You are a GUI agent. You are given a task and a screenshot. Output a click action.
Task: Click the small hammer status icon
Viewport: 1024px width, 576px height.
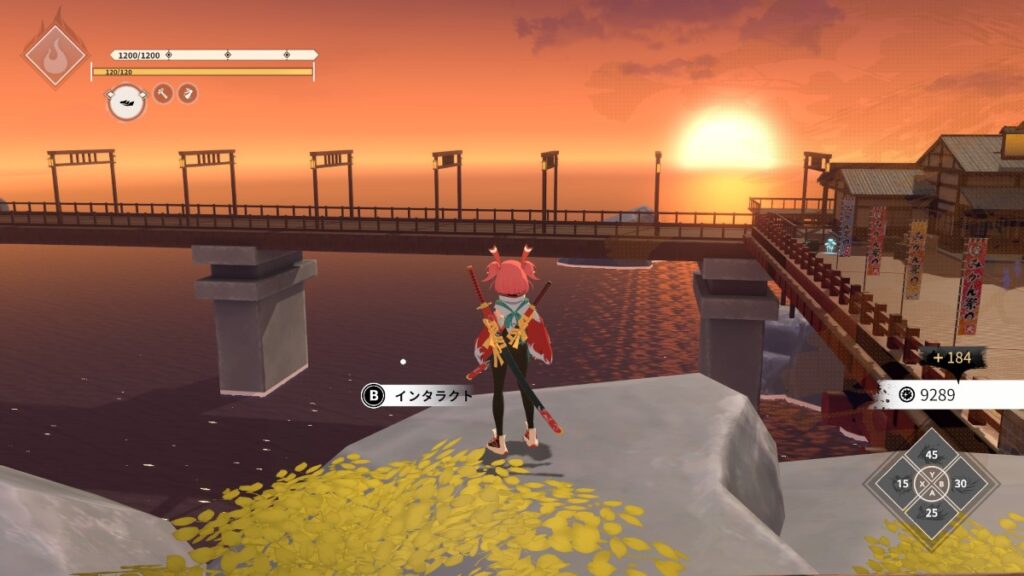[163, 93]
